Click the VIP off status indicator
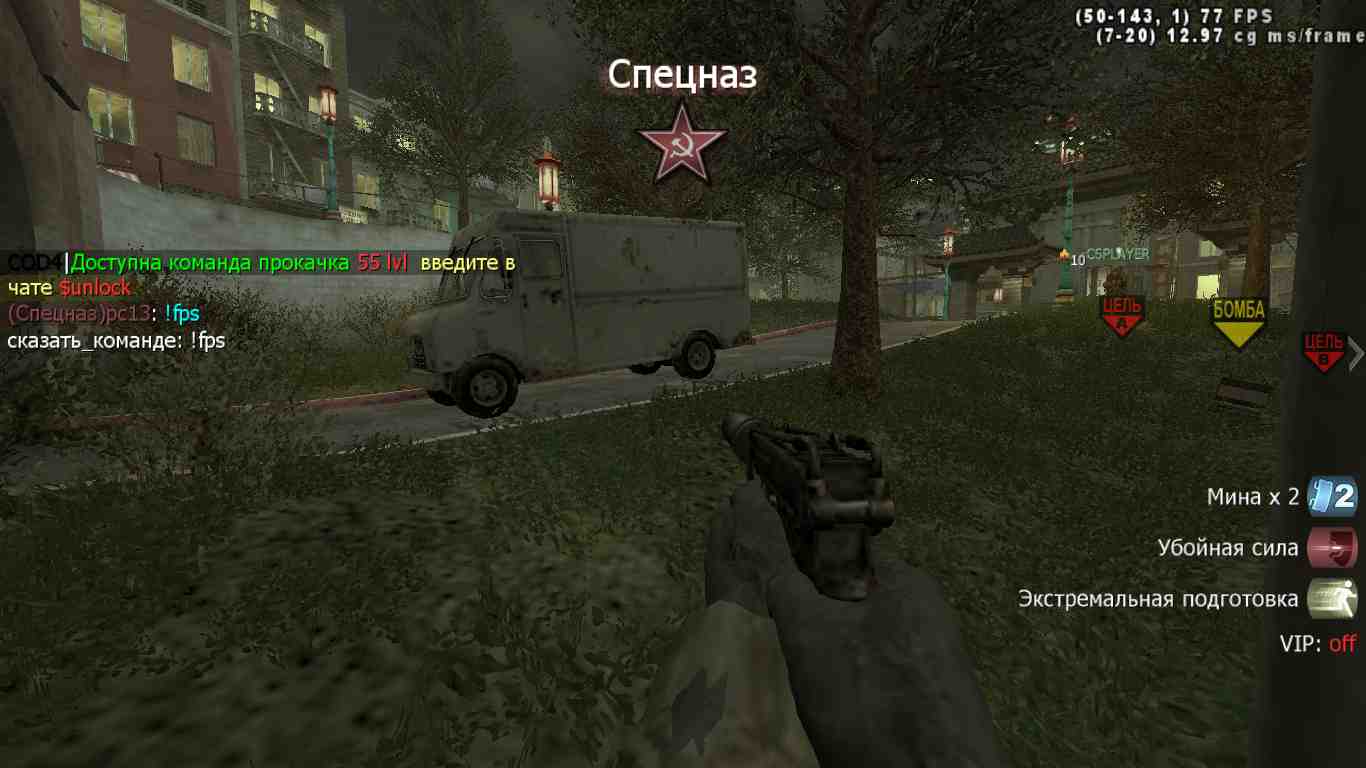Viewport: 1366px width, 768px height. click(x=1317, y=644)
